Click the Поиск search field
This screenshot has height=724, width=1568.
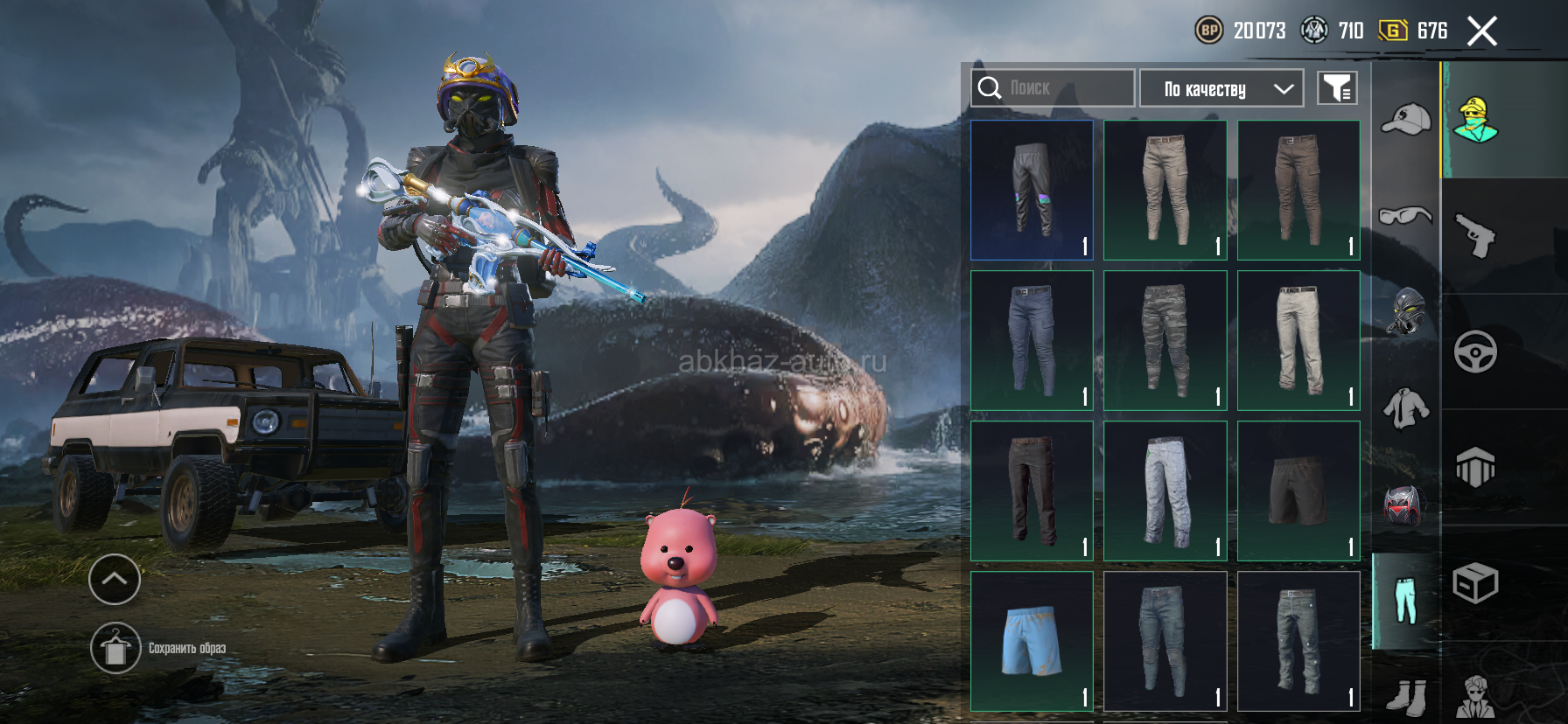point(1053,88)
